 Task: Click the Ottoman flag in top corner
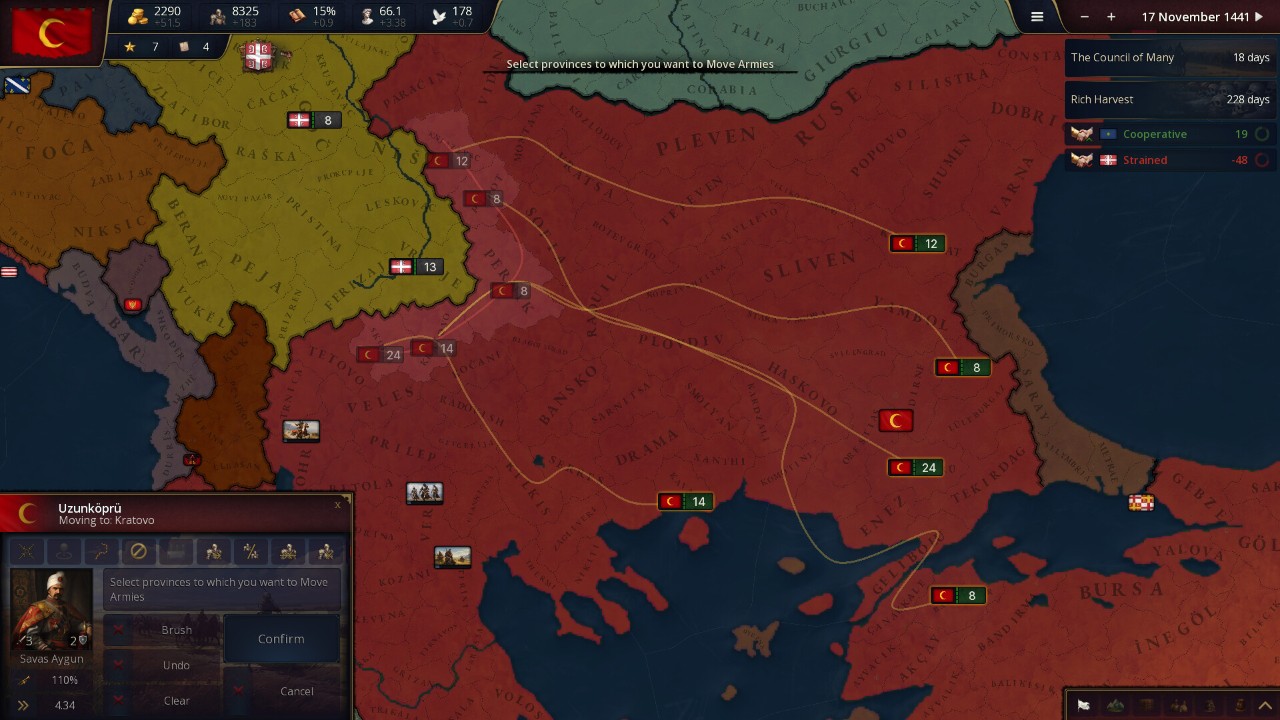click(51, 33)
